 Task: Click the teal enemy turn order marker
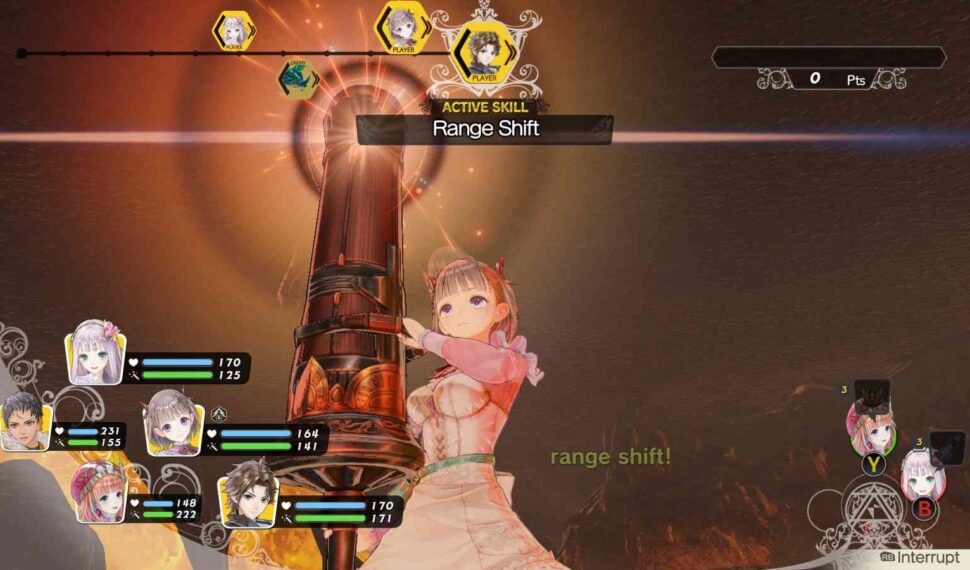tap(297, 76)
